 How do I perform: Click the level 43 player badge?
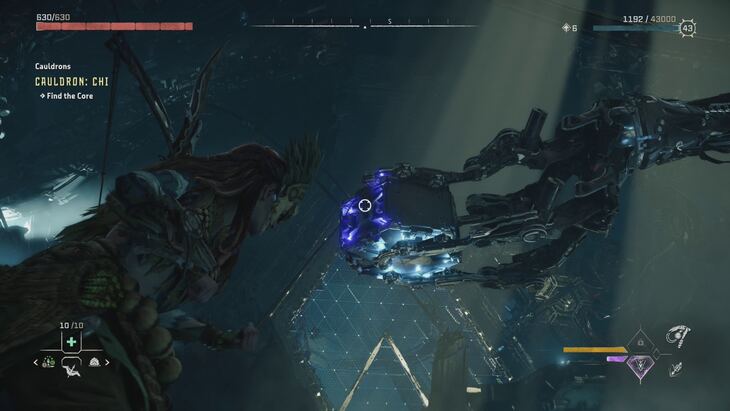click(x=687, y=28)
